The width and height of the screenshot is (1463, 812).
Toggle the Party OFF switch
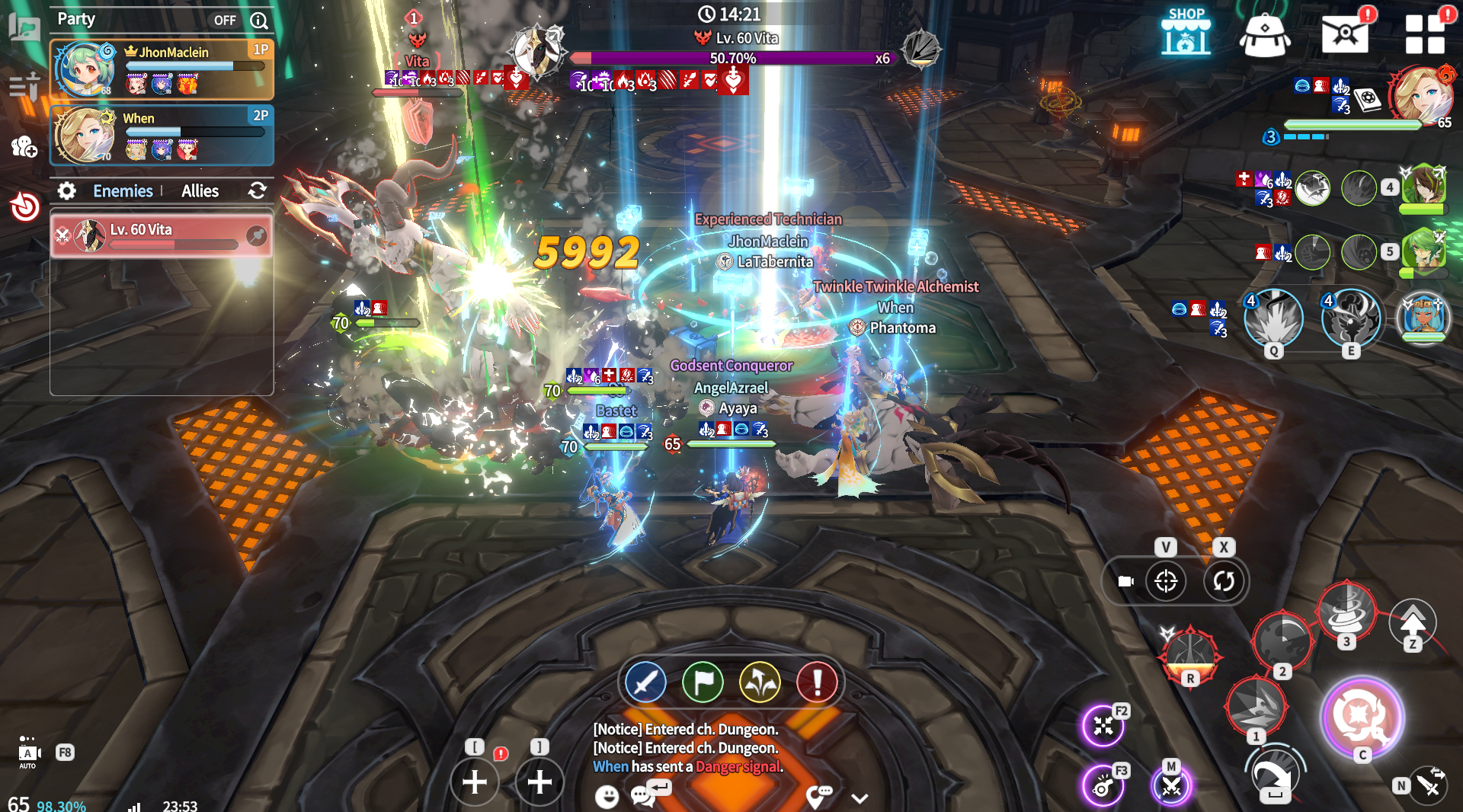[x=225, y=21]
